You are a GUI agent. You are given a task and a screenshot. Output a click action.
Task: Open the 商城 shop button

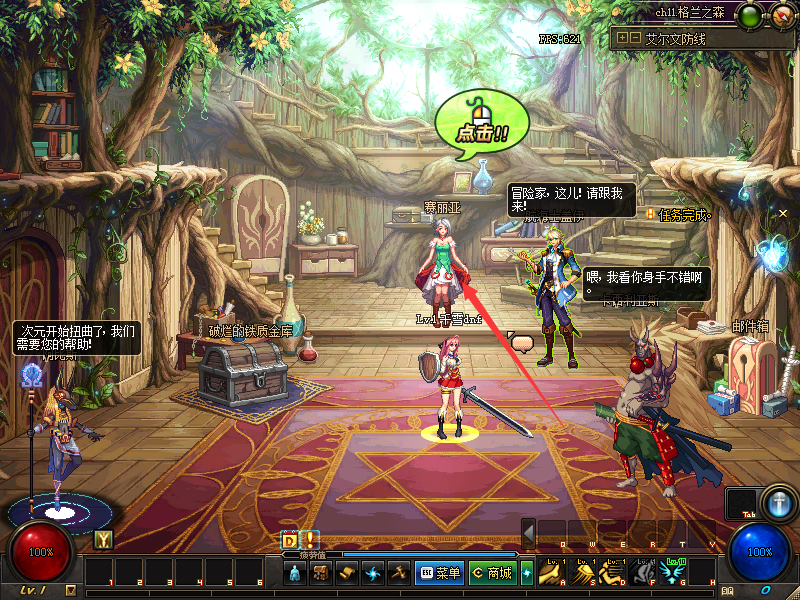[491, 573]
